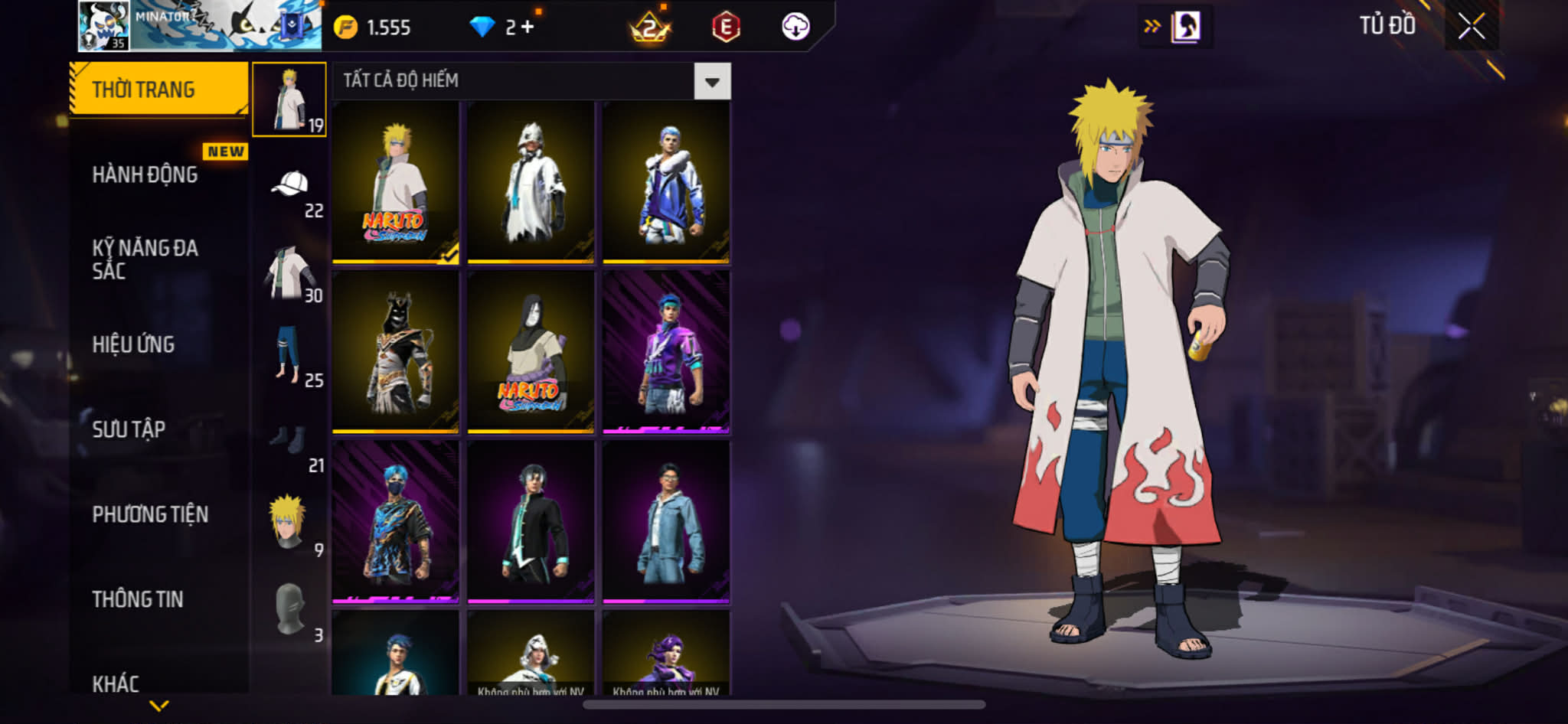Select the Hiệu Ứng tab
The width and height of the screenshot is (1568, 724).
134,344
